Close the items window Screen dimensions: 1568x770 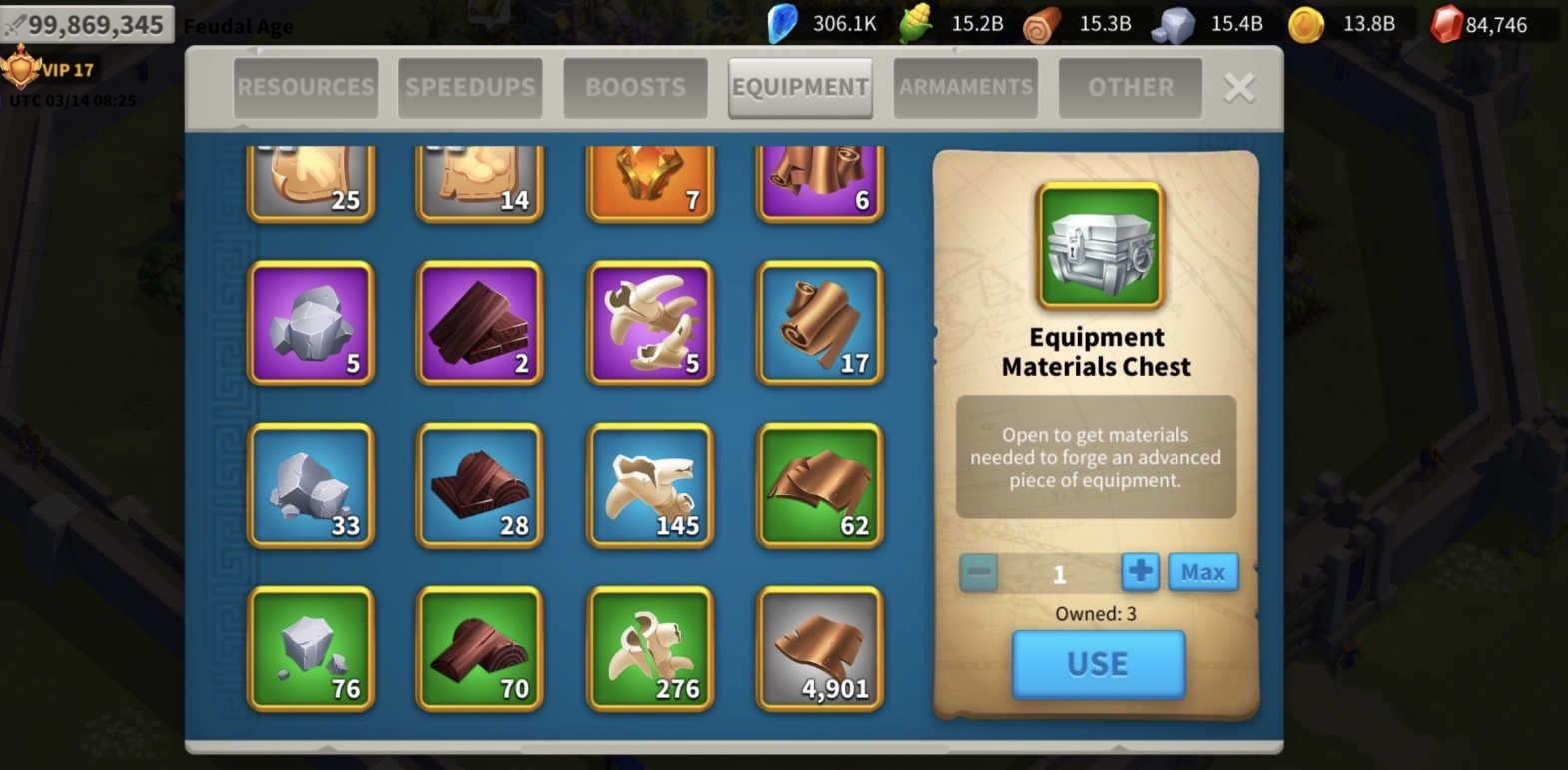pos(1239,88)
